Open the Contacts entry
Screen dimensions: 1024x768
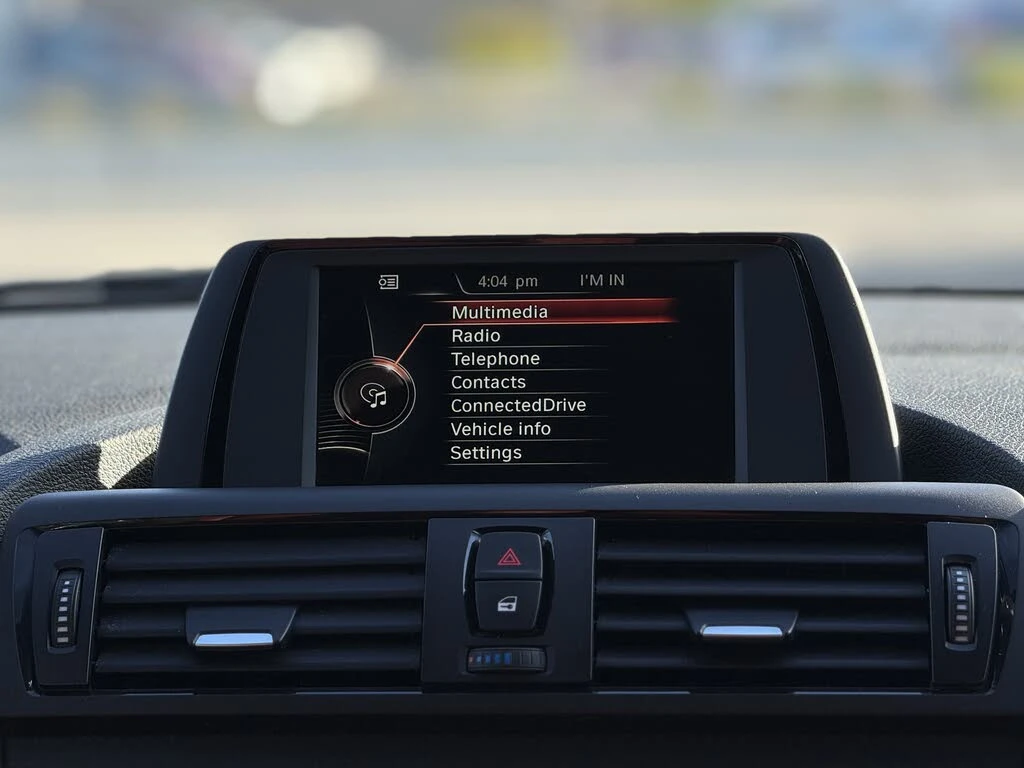pyautogui.click(x=488, y=382)
